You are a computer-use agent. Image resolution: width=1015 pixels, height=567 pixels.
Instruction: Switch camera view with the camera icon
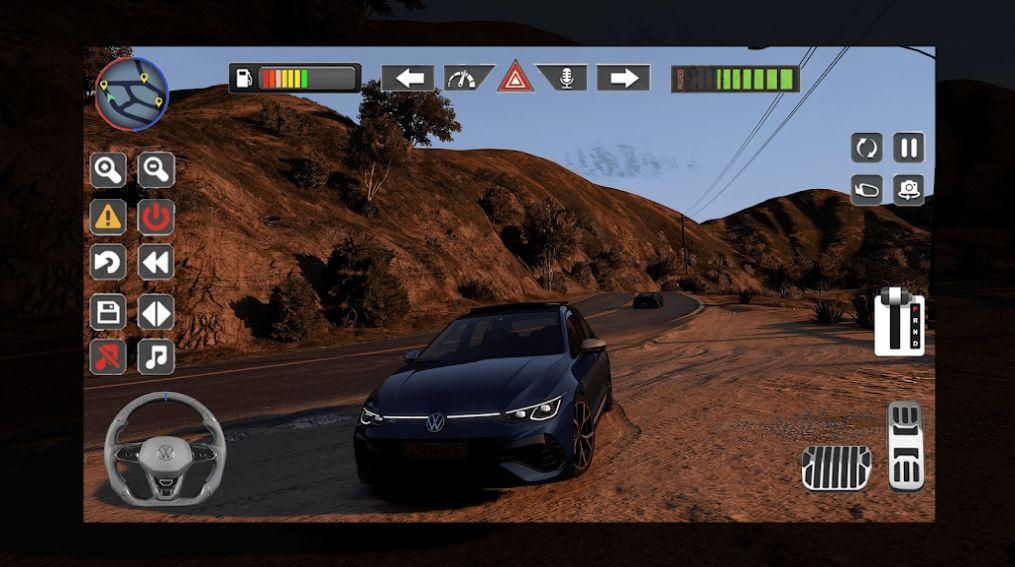click(x=908, y=189)
